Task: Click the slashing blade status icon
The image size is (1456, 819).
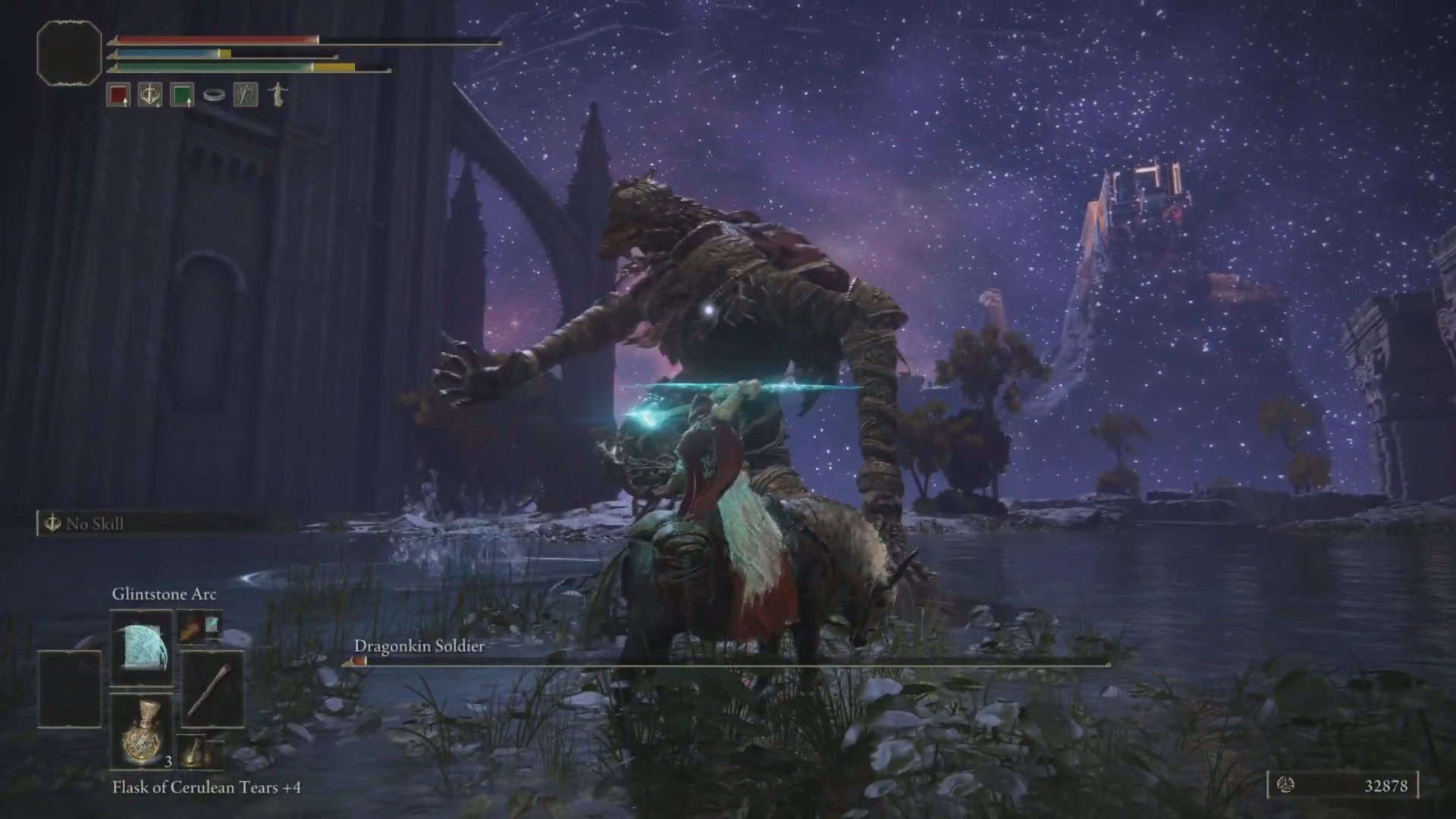Action: 245,95
